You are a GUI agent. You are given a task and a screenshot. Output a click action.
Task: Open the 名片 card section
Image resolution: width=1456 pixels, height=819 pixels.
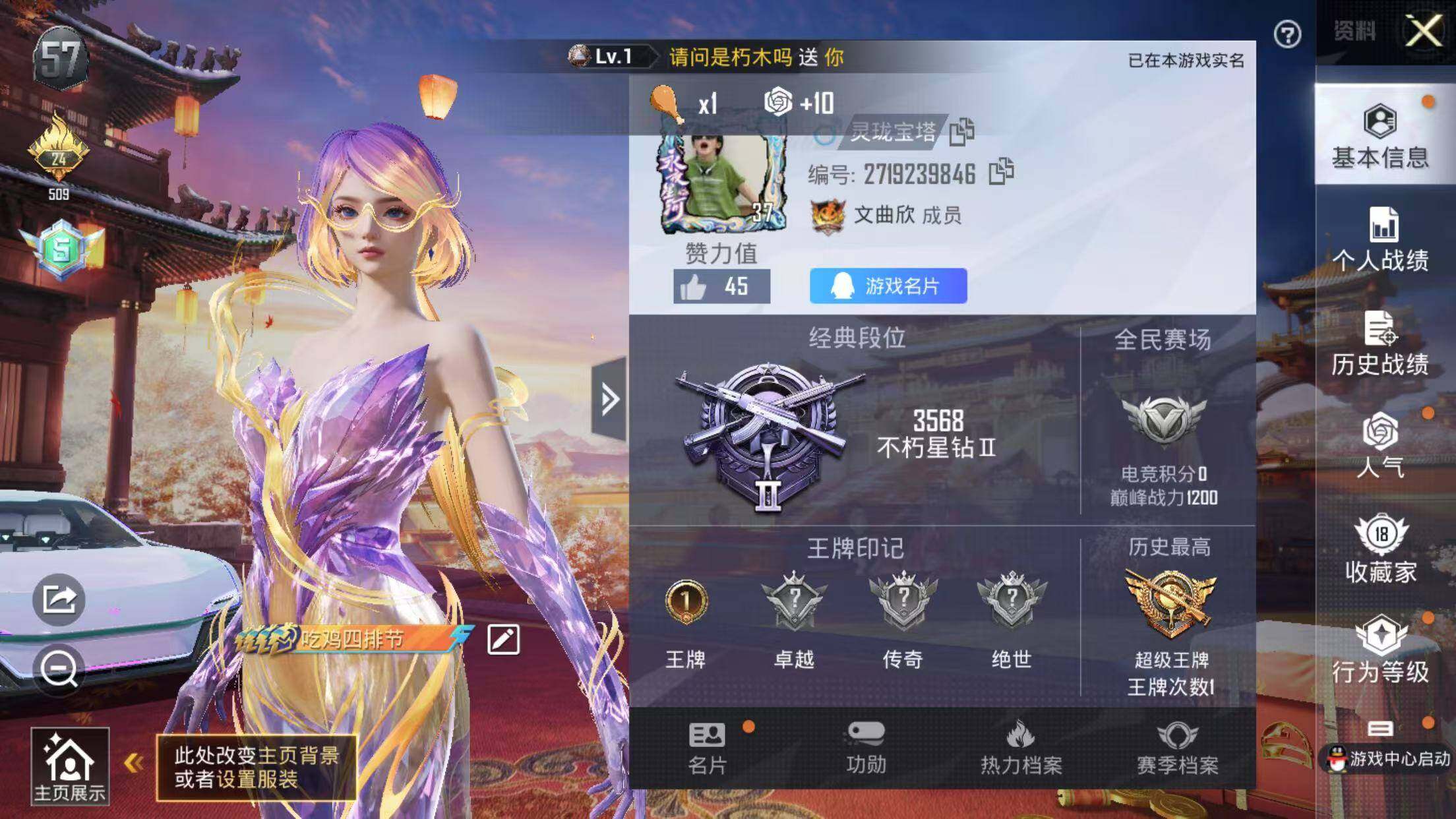pos(708,748)
